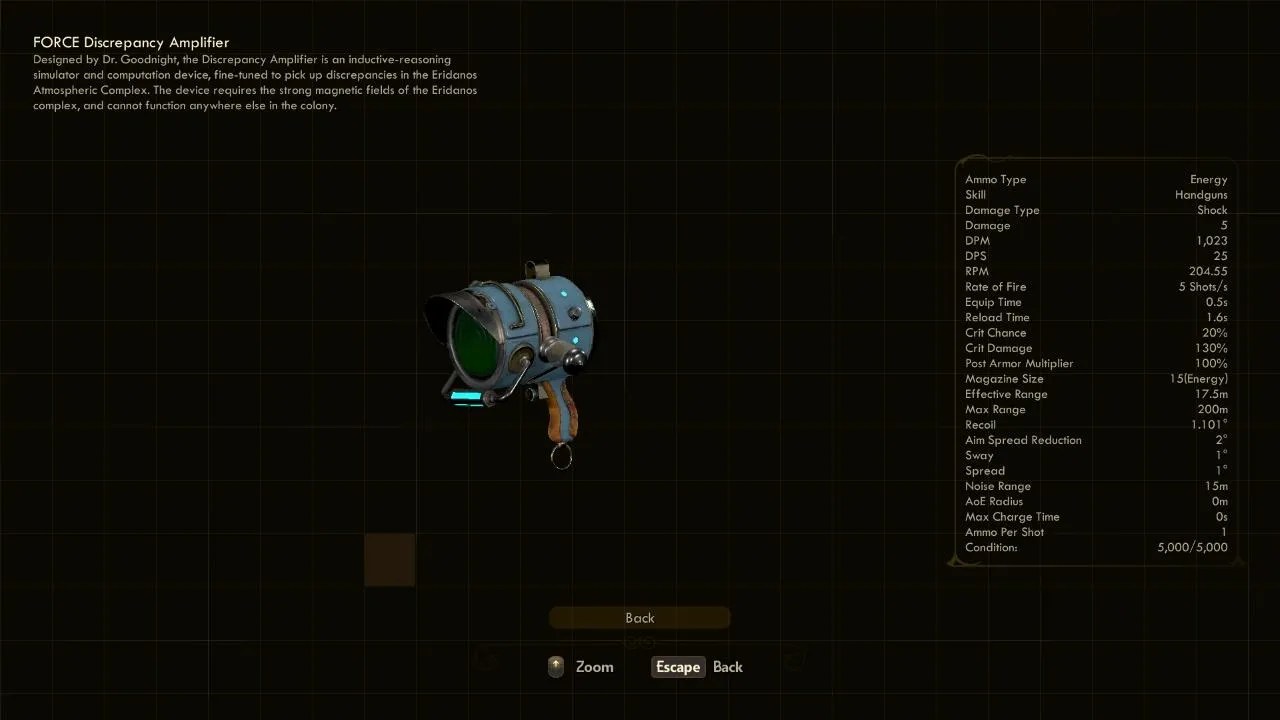Select the Crit Chance 20% stat

(1095, 332)
